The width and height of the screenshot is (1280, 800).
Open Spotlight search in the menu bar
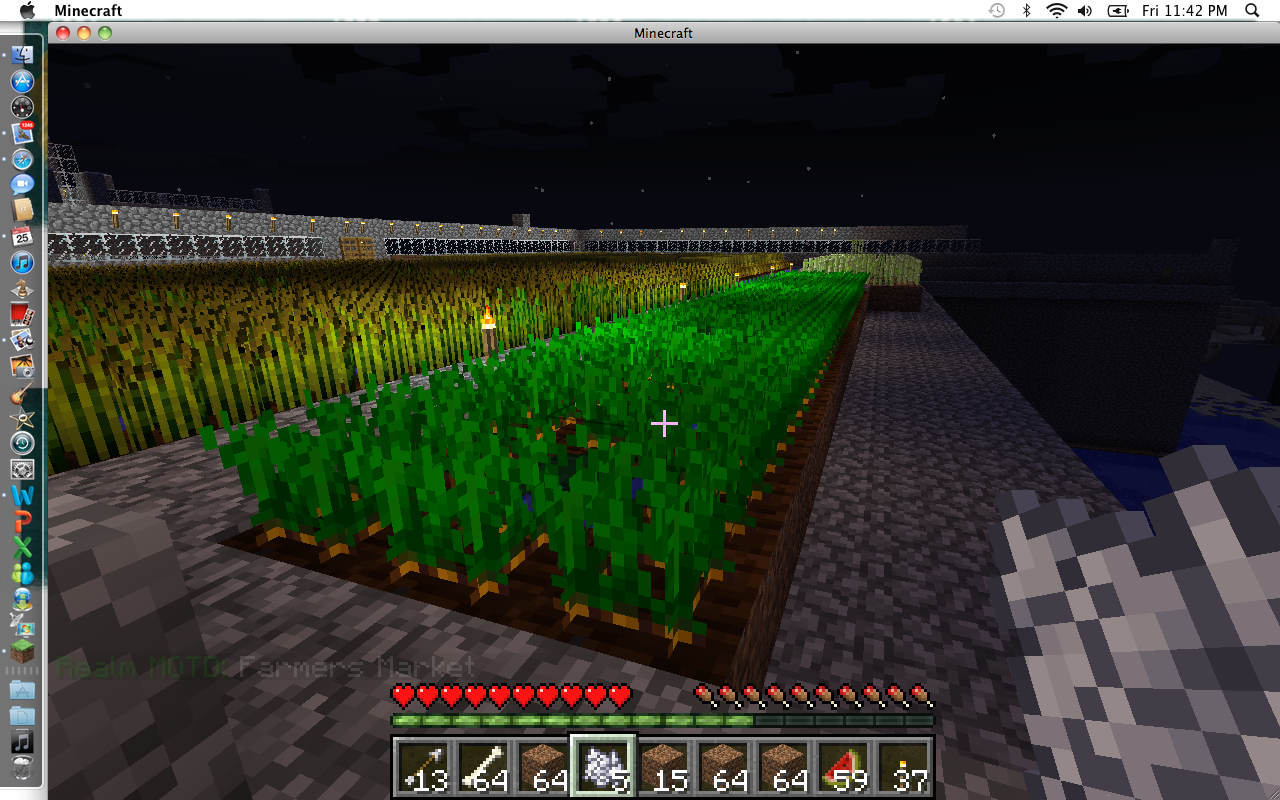tap(1251, 11)
